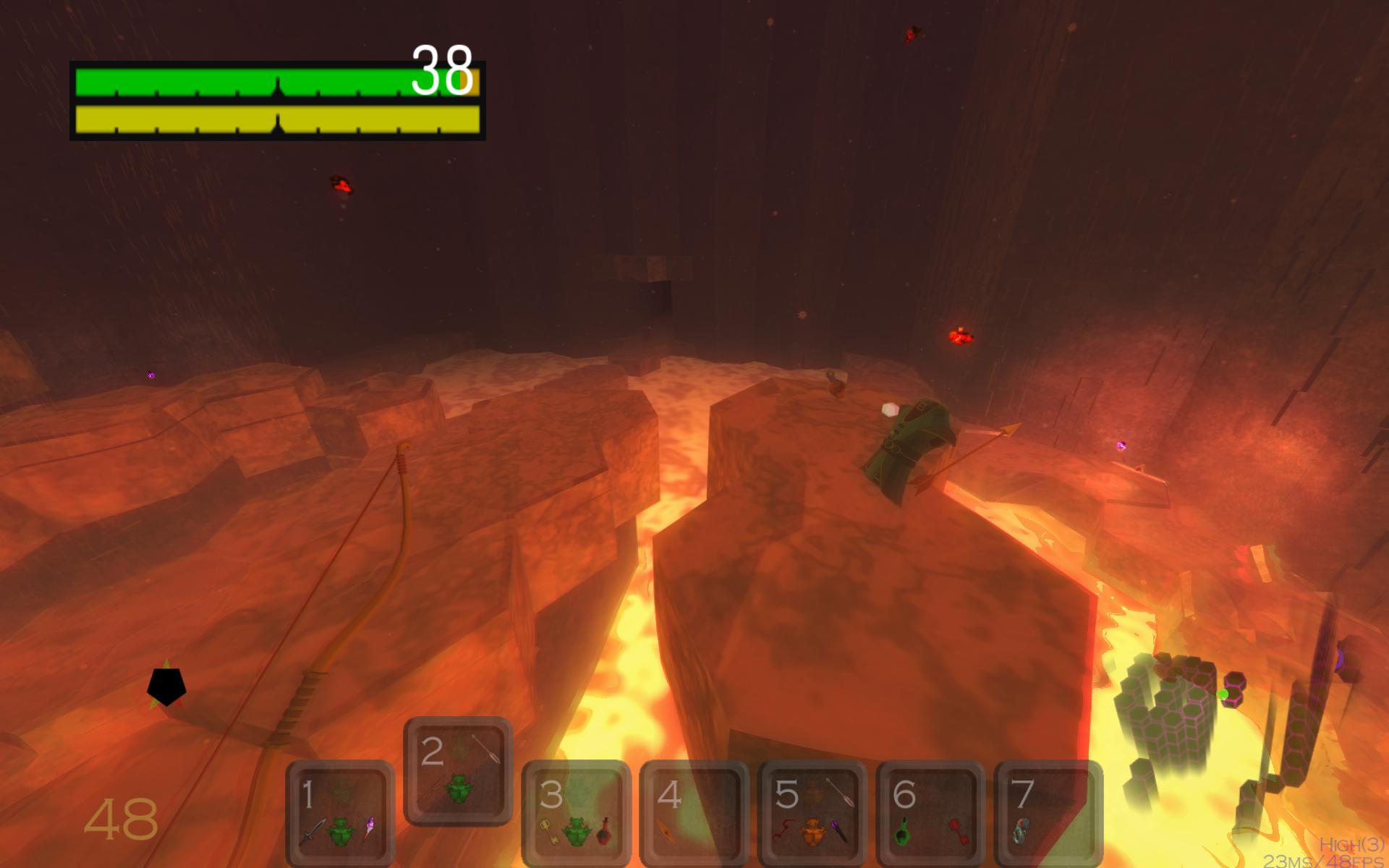Select hotbar slot 4
1389x868 pixels.
point(694,813)
